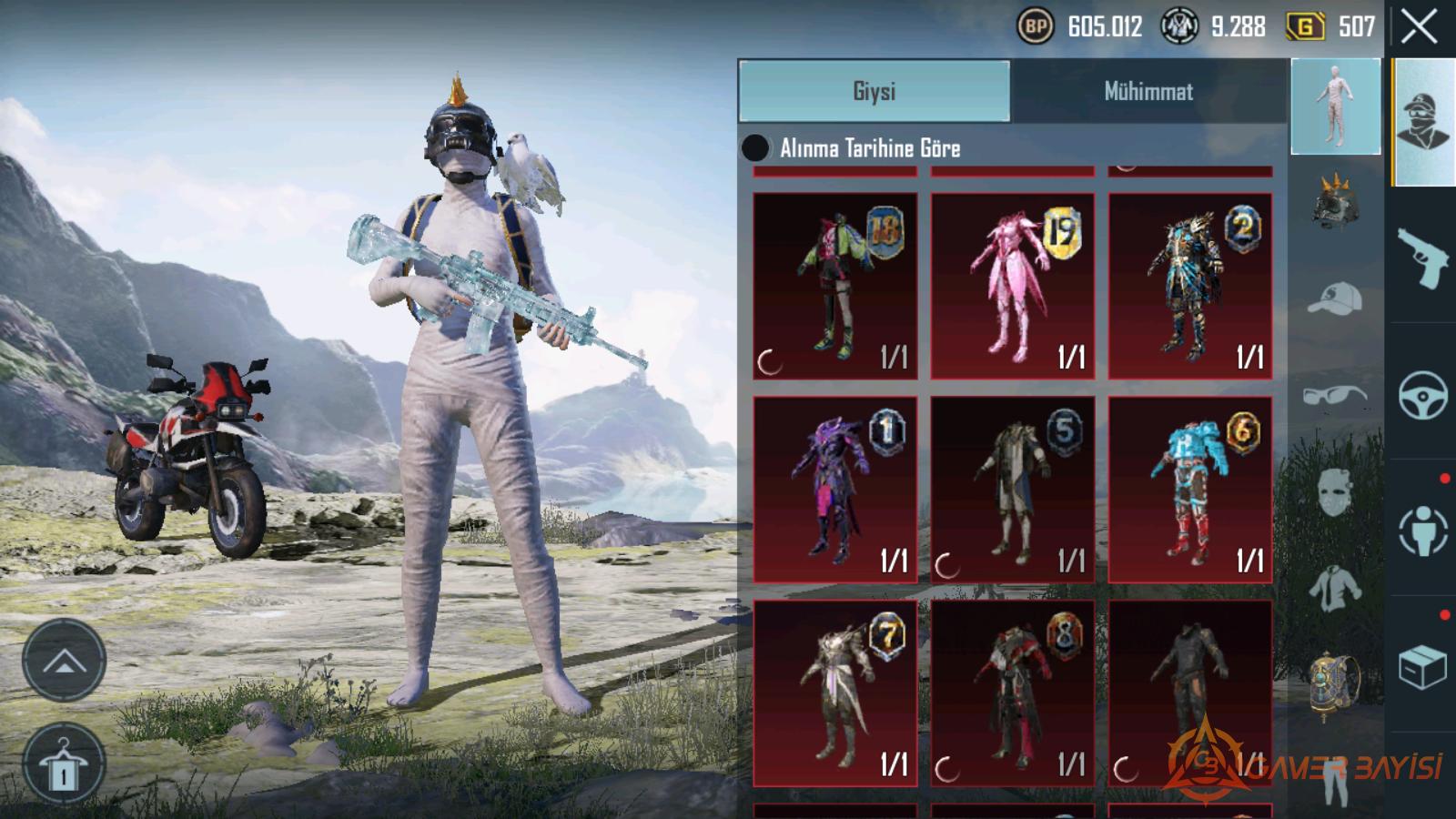
Task: Select the outfit with badge 18
Action: click(x=834, y=286)
